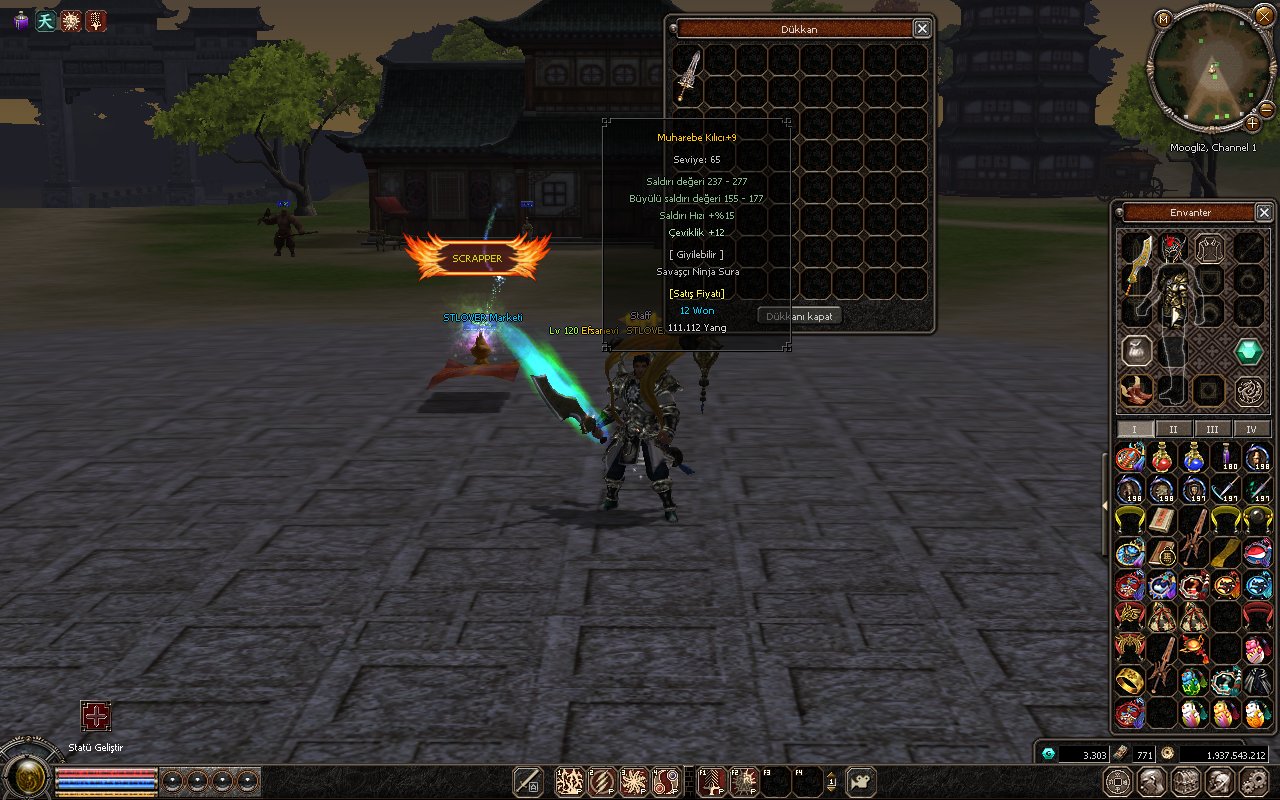
Task: Activate the skill in hotbar slot F1
Action: (x=711, y=781)
